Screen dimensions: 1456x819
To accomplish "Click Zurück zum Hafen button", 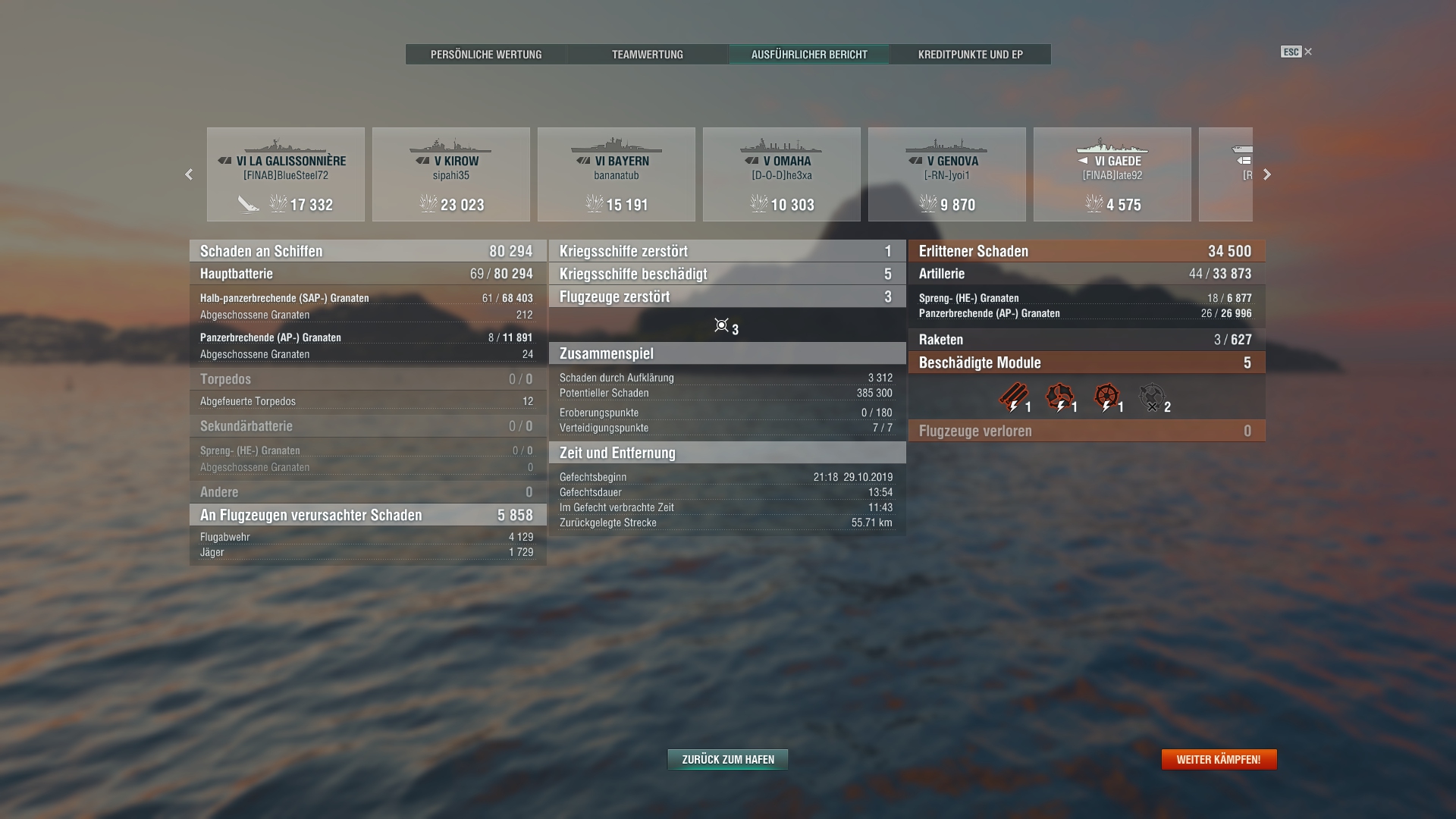I will click(726, 758).
